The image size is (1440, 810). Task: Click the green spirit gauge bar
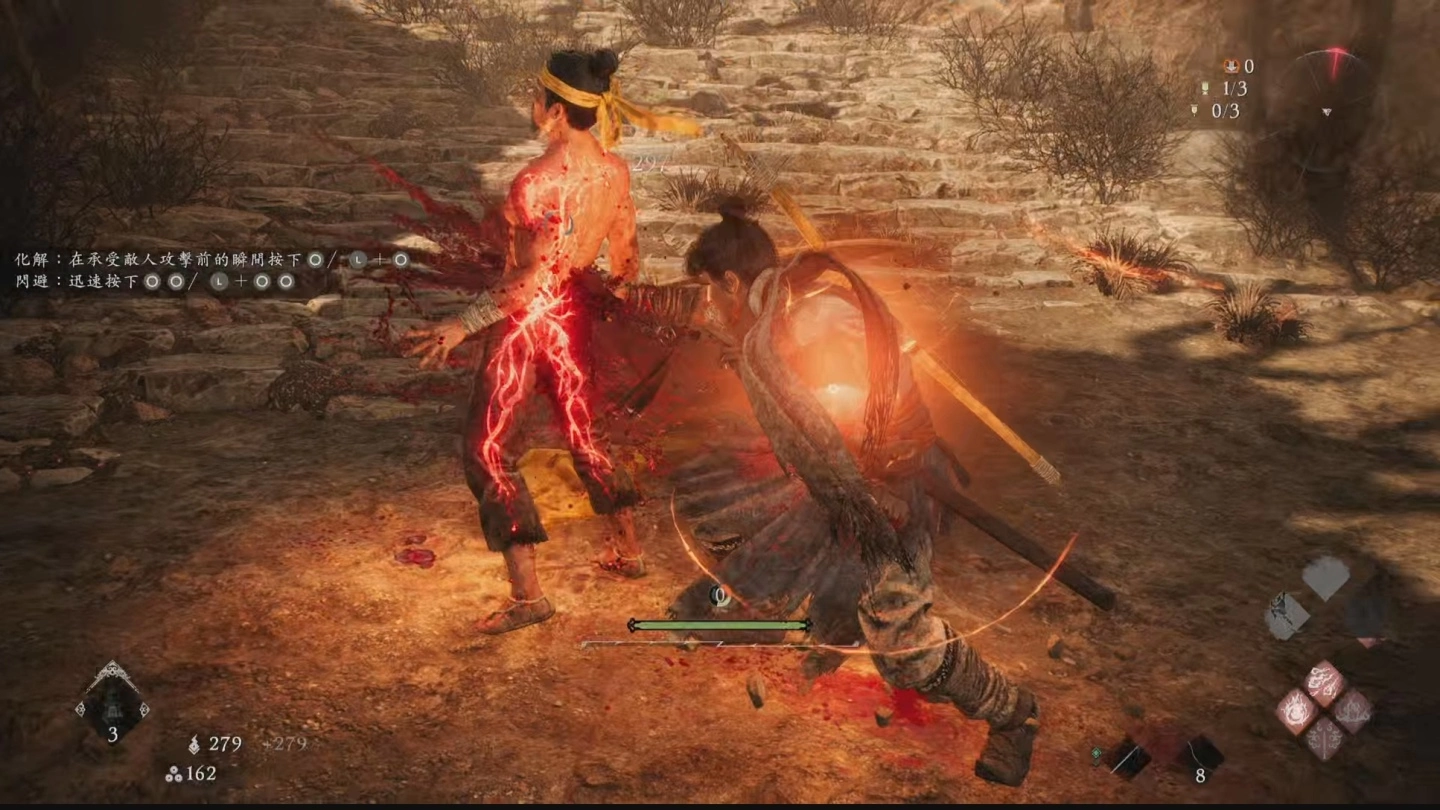pyautogui.click(x=718, y=622)
